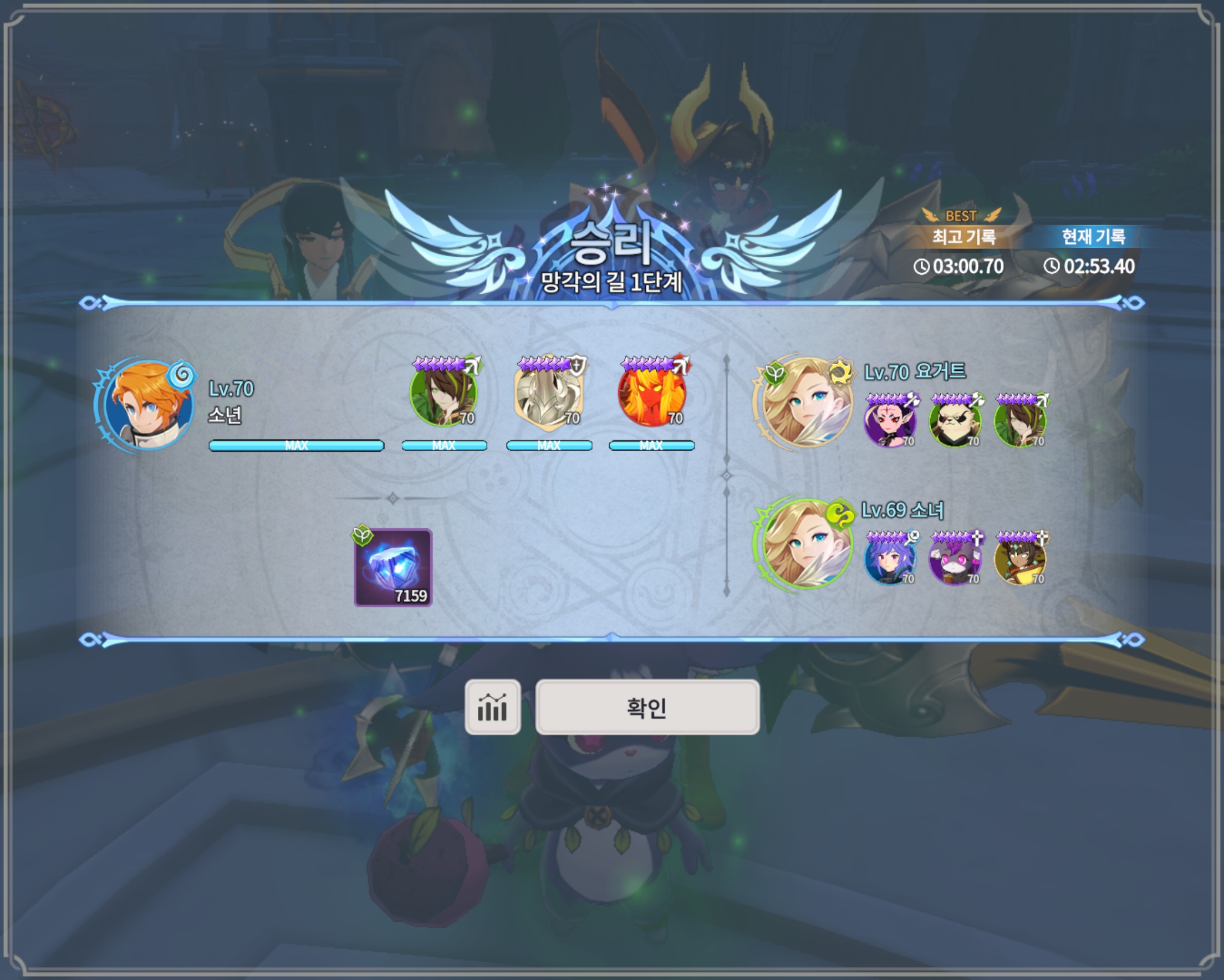Select the blue-haired hero in 소녀's team
This screenshot has height=980, width=1224.
[x=890, y=559]
